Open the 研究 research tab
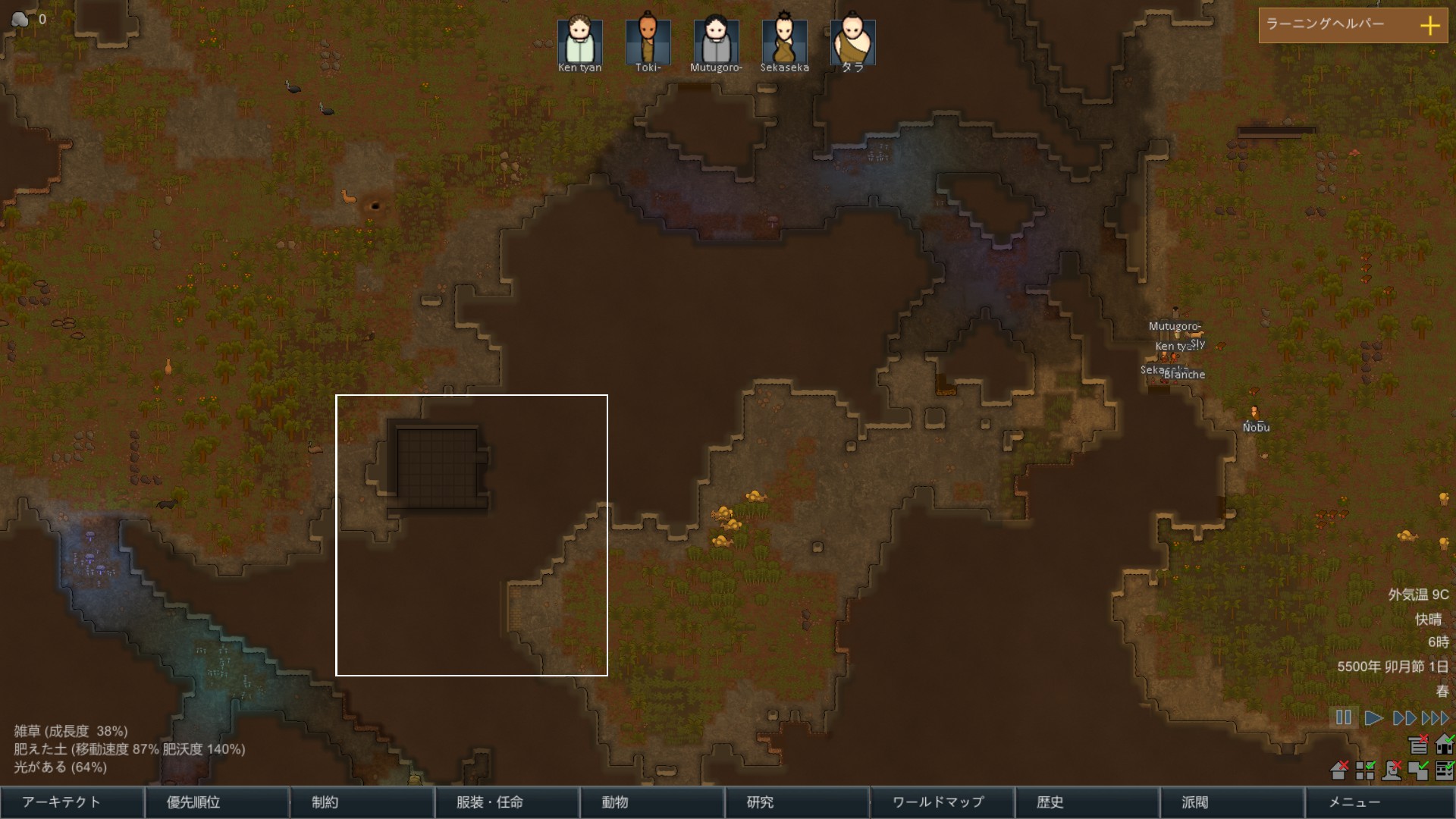 798,802
